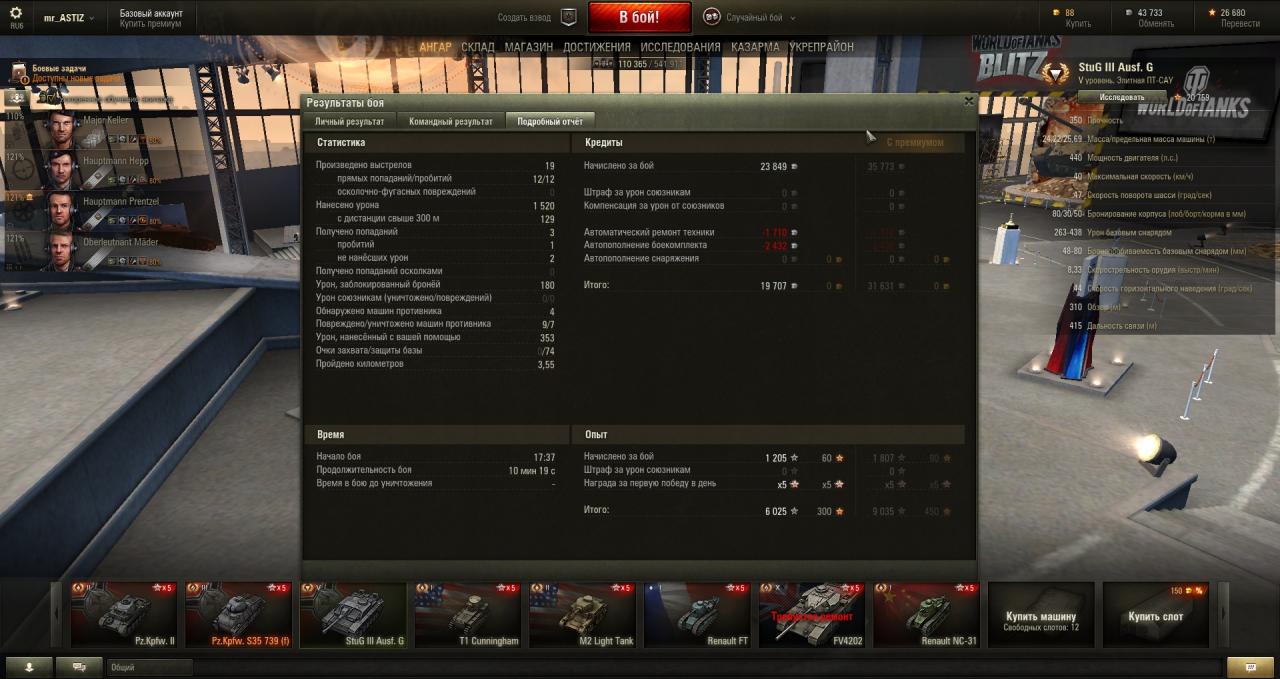This screenshot has width=1280, height=679.
Task: Open the ДОСТИЖЕНИЯ section
Action: (x=596, y=47)
